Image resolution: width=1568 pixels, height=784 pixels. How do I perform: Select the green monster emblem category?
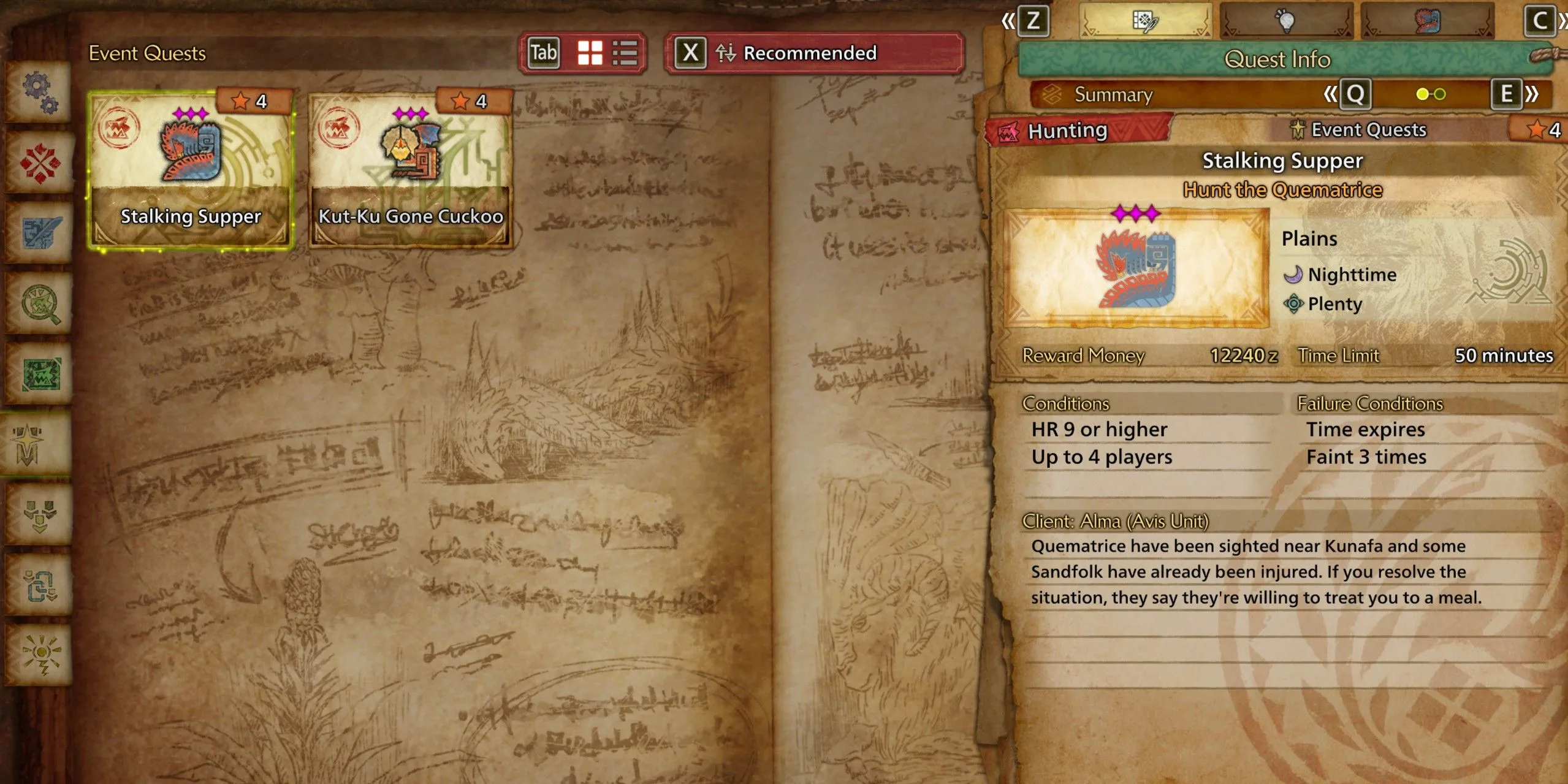pyautogui.click(x=40, y=374)
